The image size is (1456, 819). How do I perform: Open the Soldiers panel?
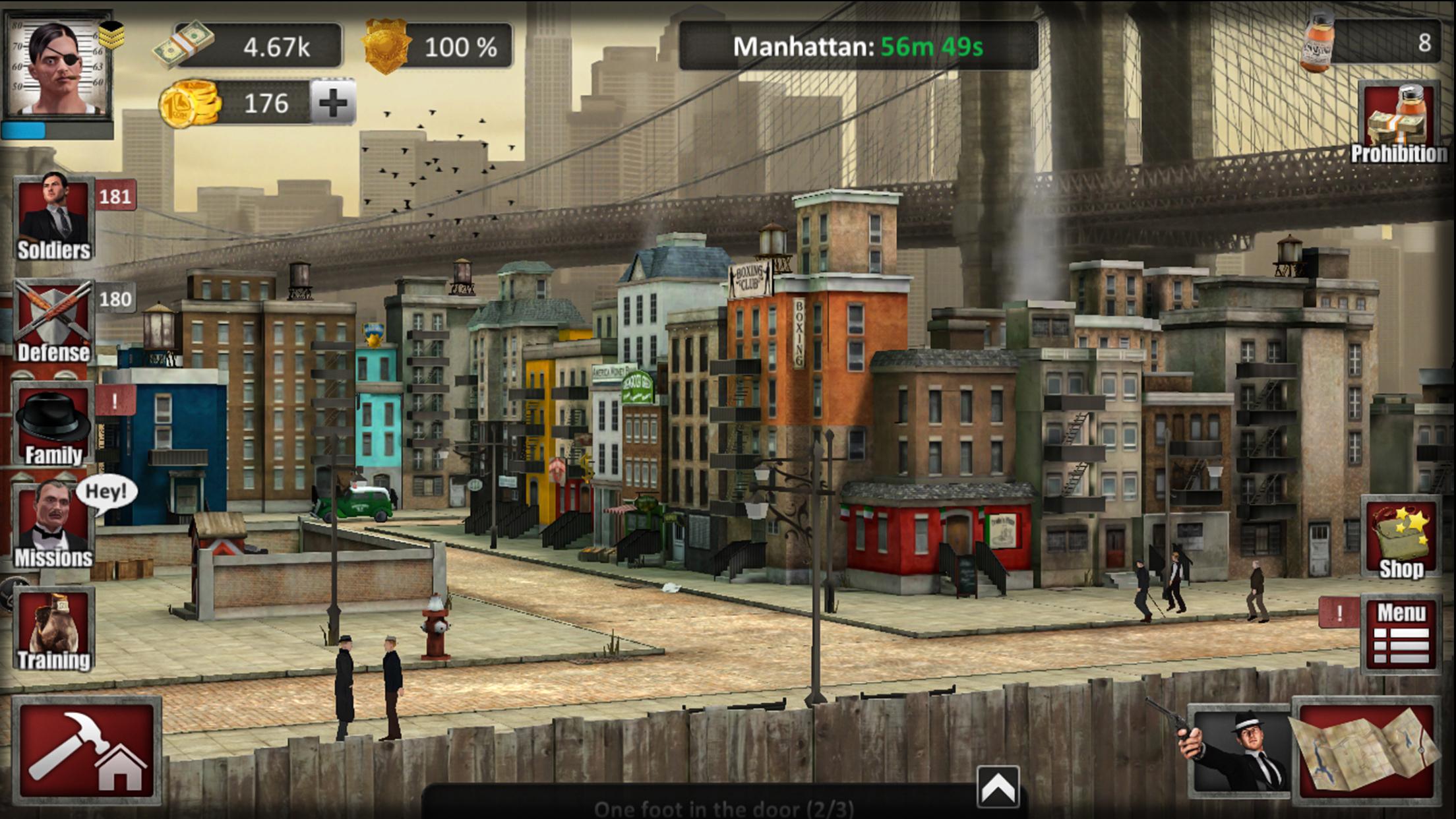[x=53, y=217]
